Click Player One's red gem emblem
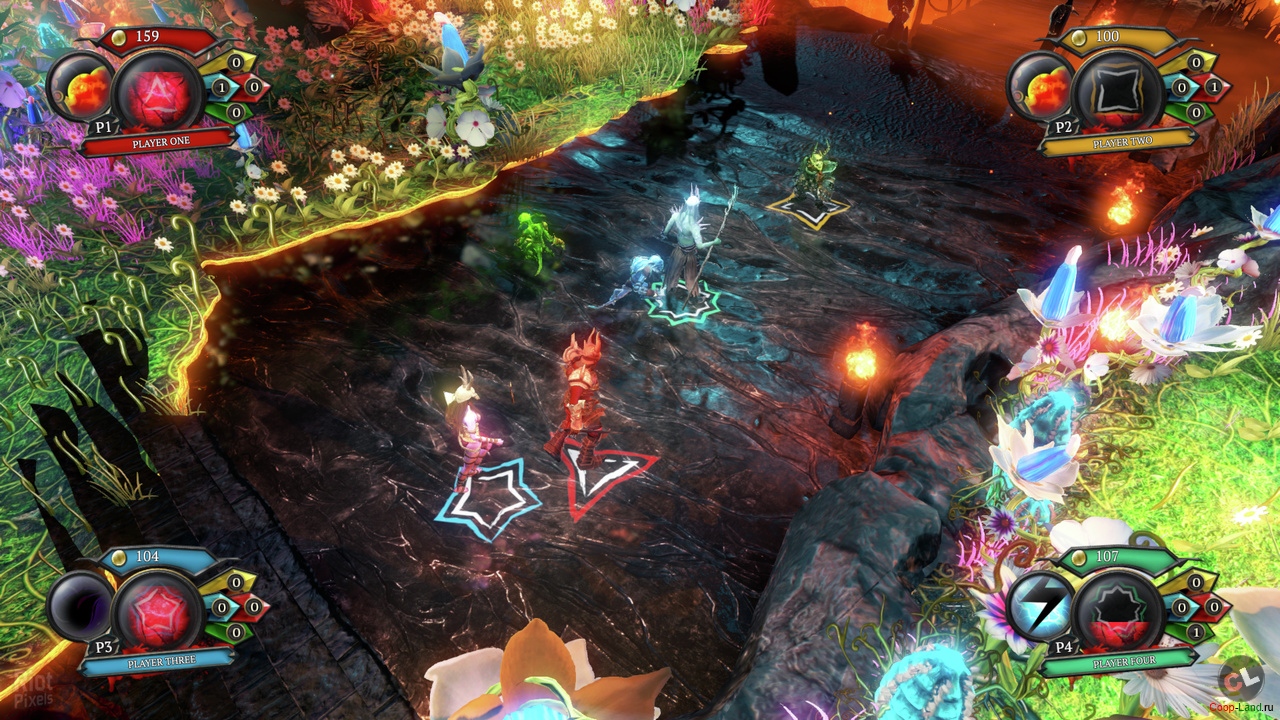This screenshot has height=720, width=1280. tap(158, 92)
